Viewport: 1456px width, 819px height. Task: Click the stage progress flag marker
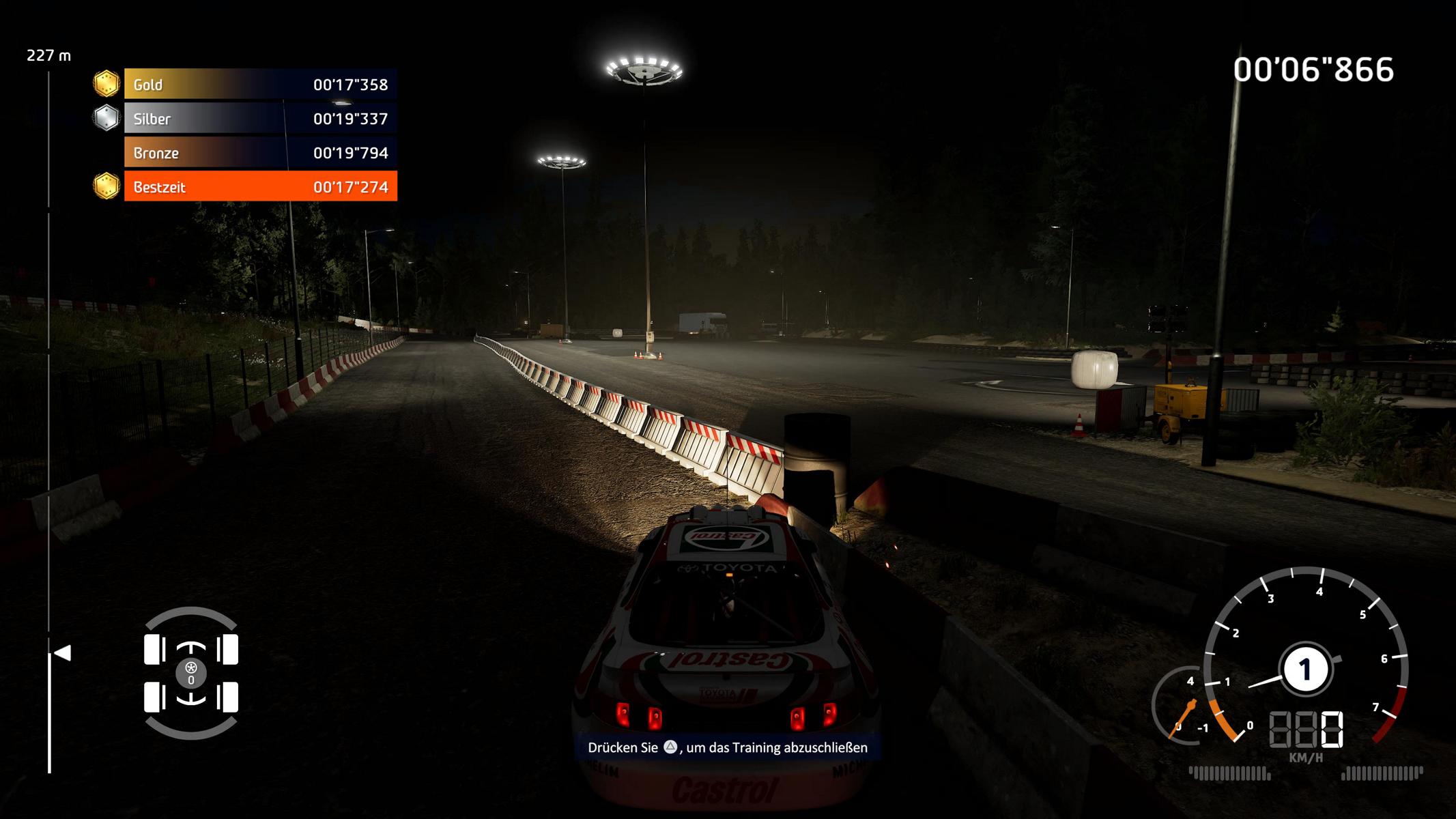(63, 653)
